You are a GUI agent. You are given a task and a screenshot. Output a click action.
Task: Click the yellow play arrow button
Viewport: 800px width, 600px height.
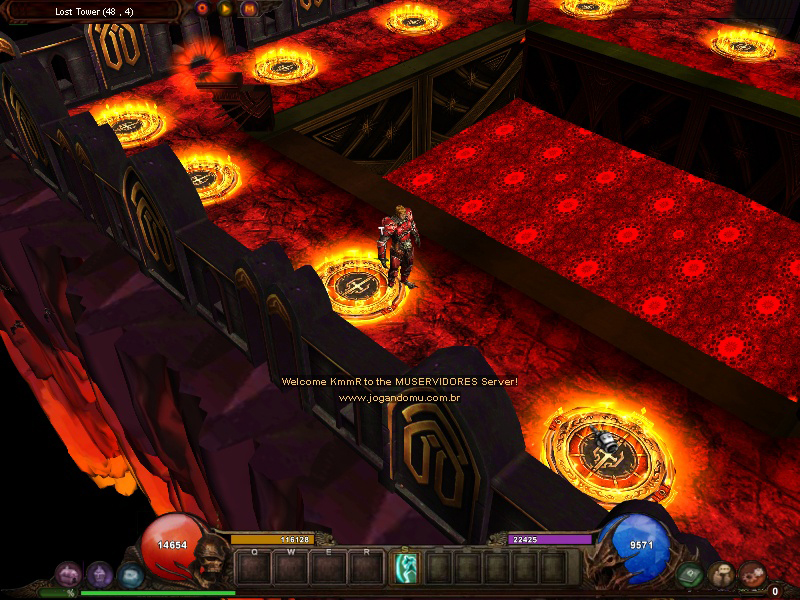226,9
